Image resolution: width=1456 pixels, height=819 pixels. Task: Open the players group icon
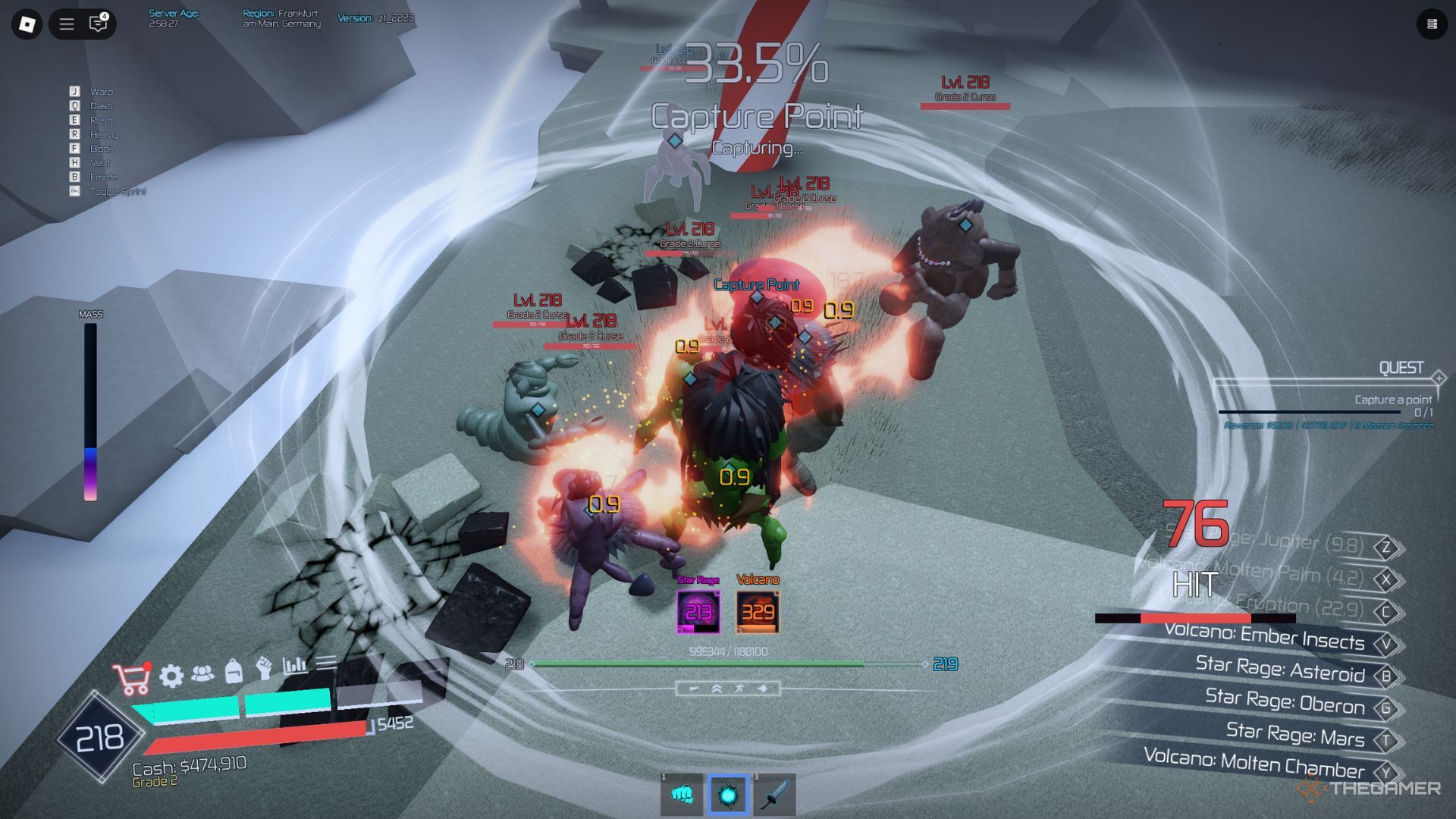[202, 673]
